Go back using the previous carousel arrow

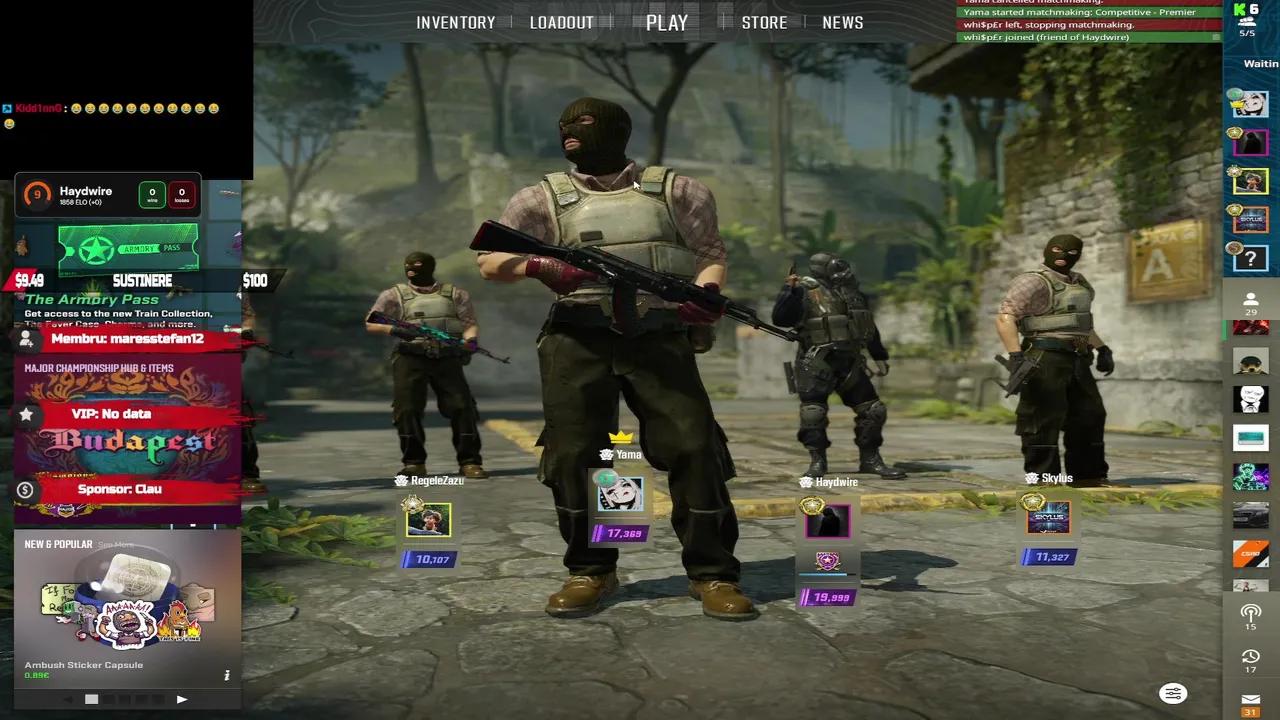[69, 698]
